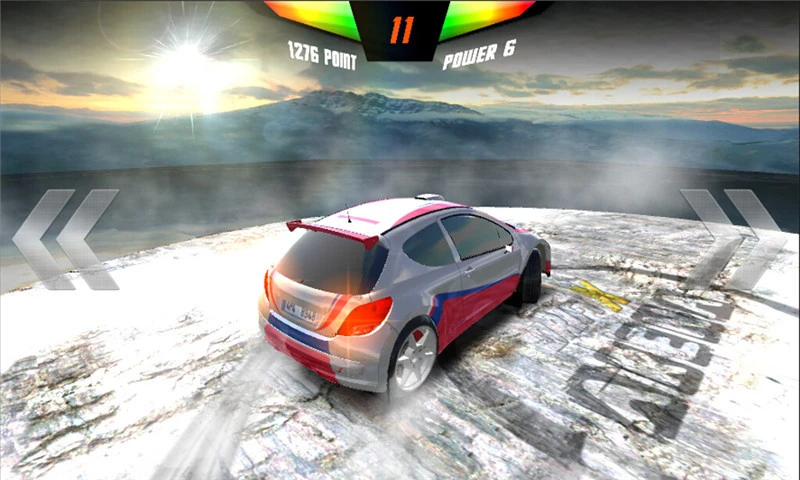This screenshot has width=800, height=480.
Task: Tap the left steering double-chevron arrow
Action: pyautogui.click(x=66, y=240)
